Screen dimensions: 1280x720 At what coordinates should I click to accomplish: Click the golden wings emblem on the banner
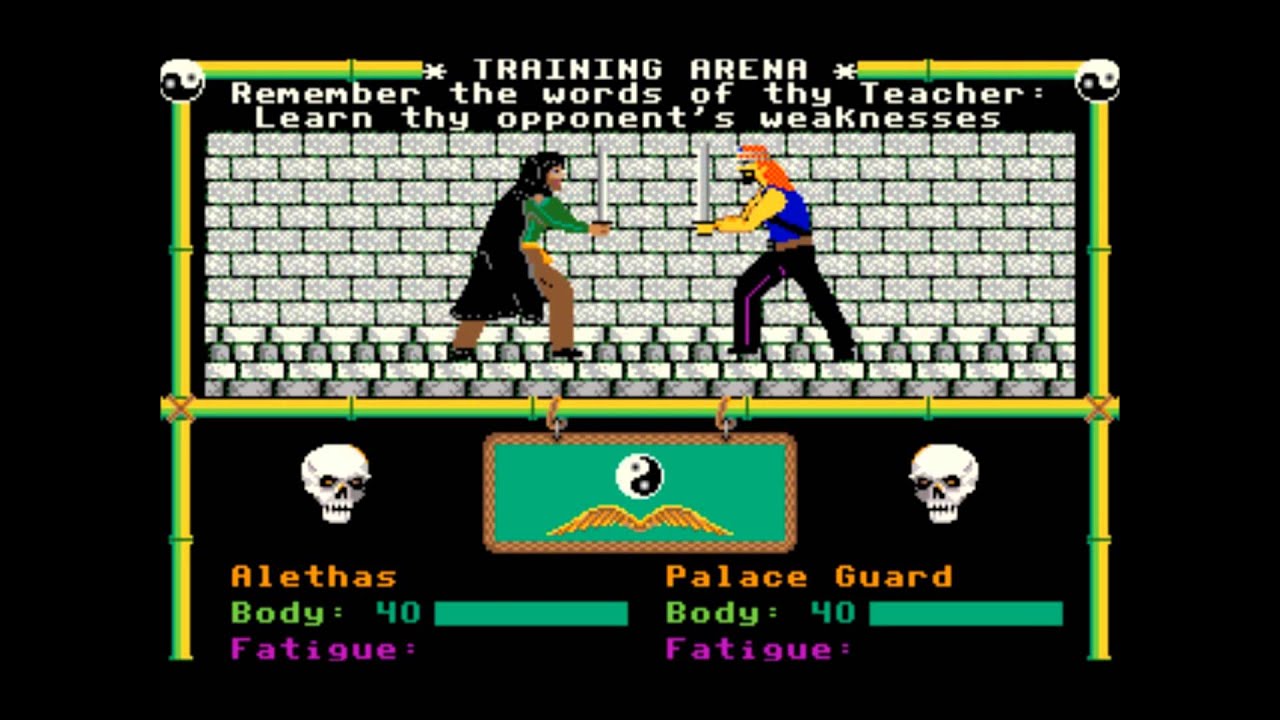tap(640, 520)
